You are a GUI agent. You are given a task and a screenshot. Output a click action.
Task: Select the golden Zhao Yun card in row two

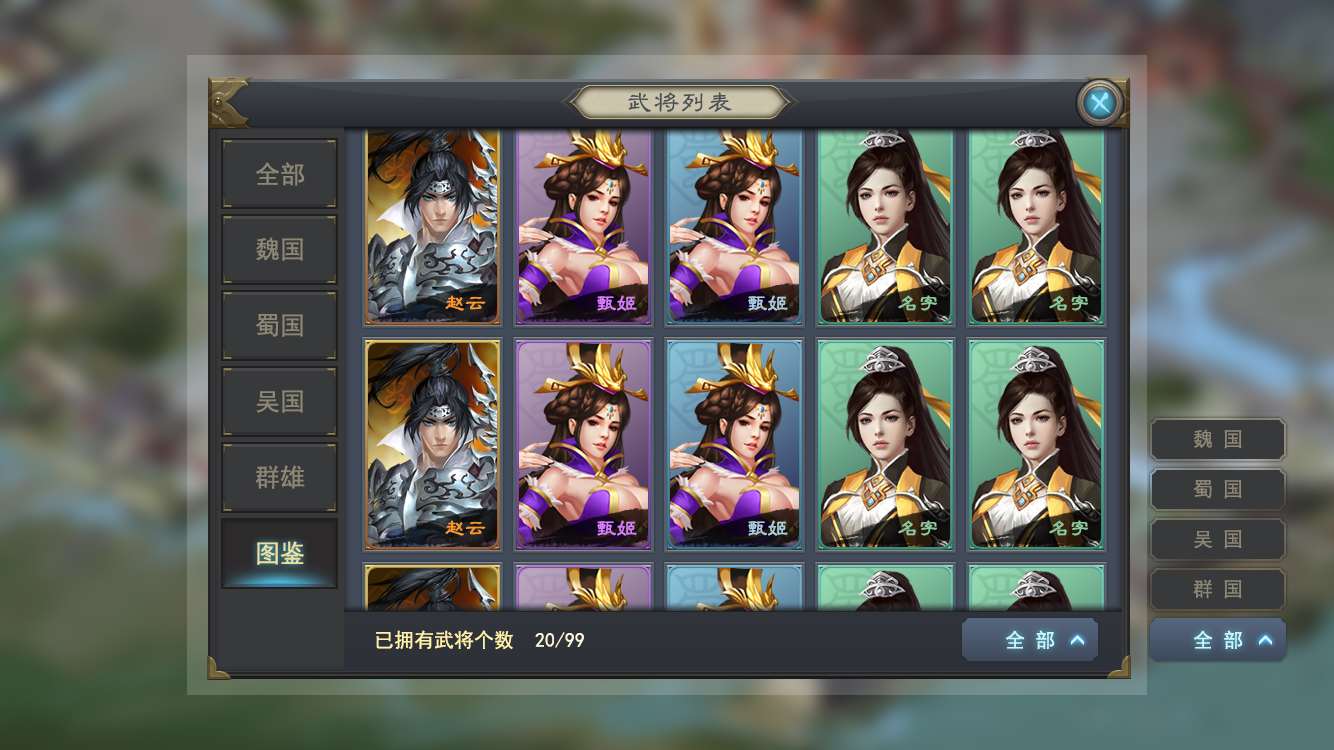432,444
